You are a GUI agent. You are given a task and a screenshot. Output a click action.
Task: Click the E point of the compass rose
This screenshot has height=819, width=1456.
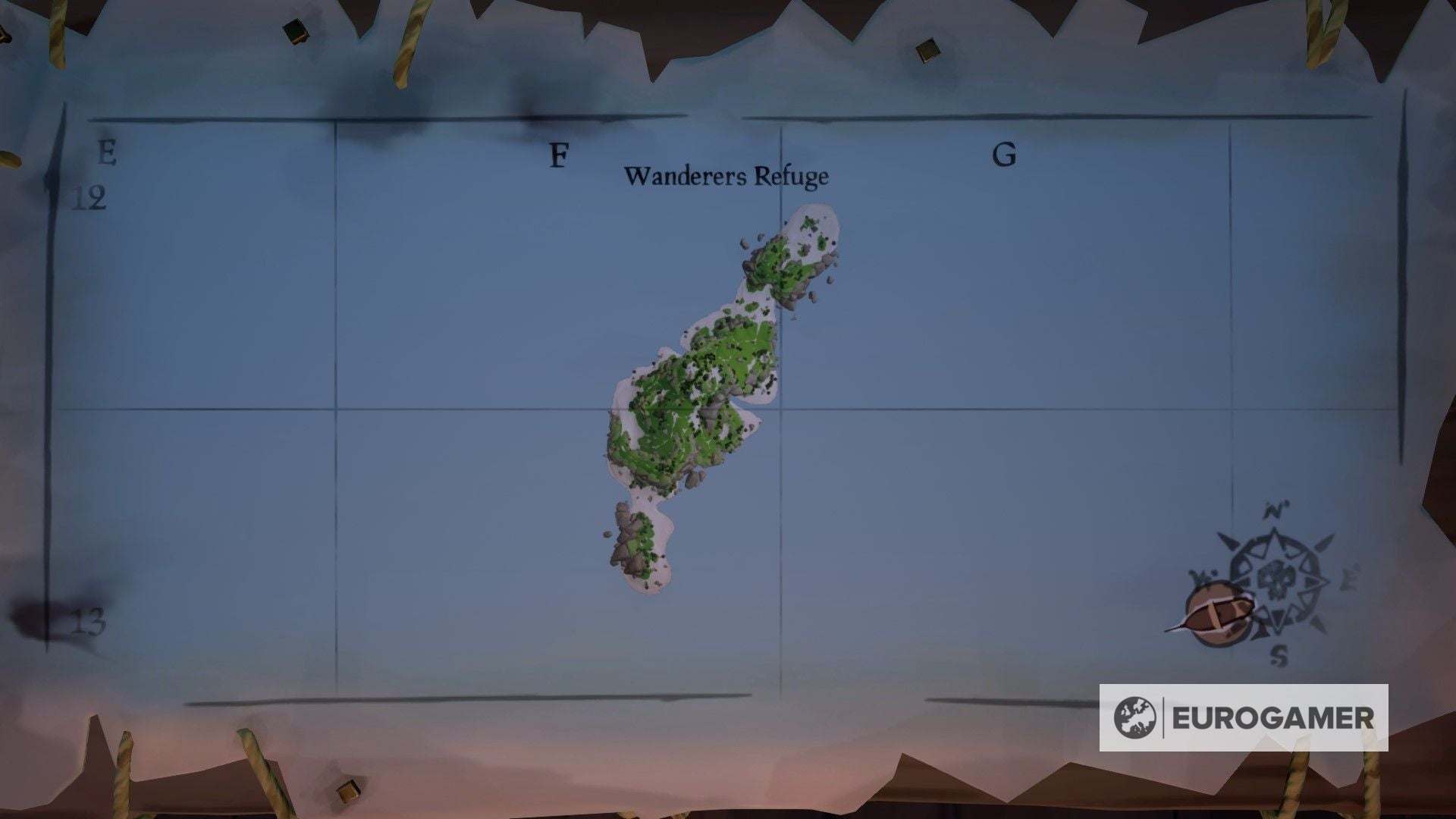[x=1348, y=578]
